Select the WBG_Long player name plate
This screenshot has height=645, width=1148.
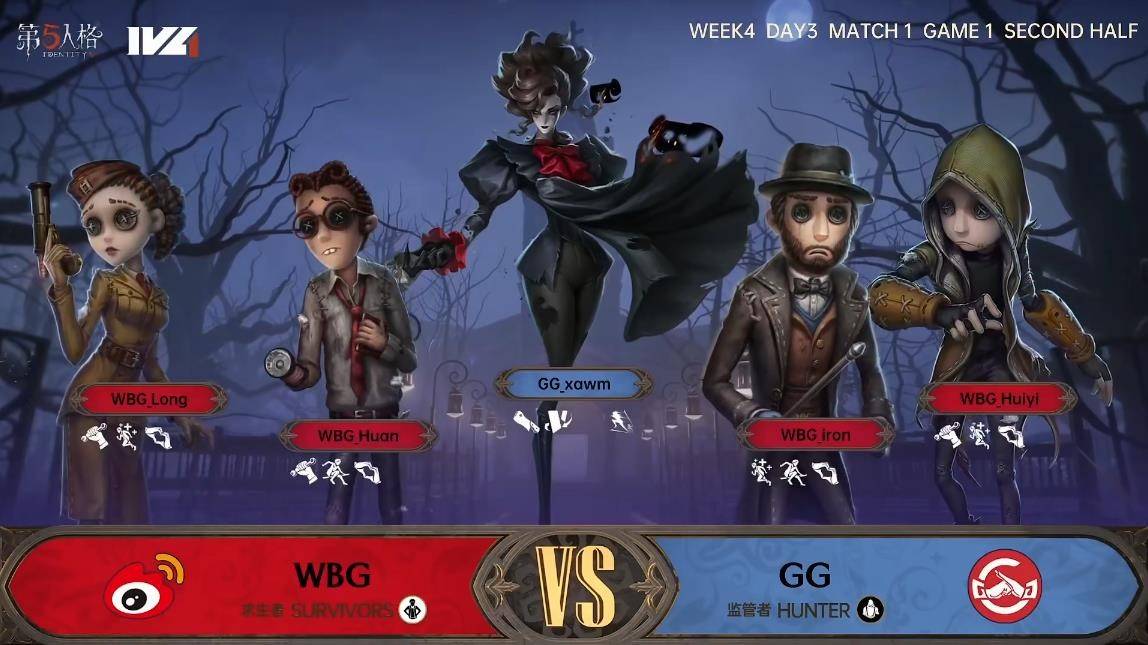[x=149, y=399]
